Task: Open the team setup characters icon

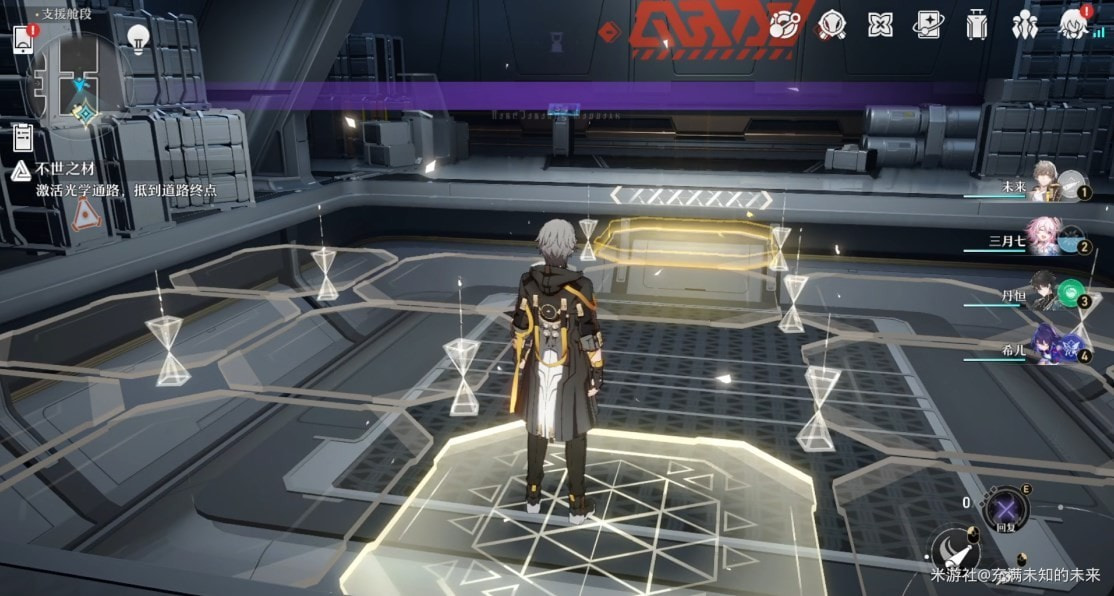Action: (x=1025, y=24)
